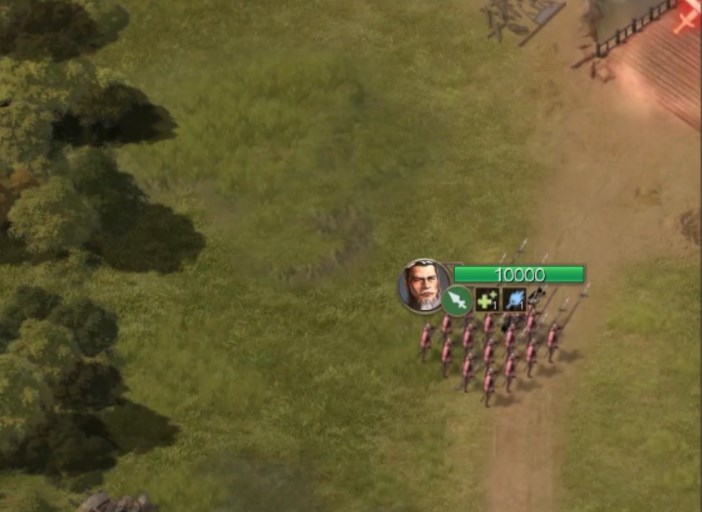Viewport: 702px width, 512px height.
Task: Click the red crossed-swords battle marker
Action: (x=688, y=17)
